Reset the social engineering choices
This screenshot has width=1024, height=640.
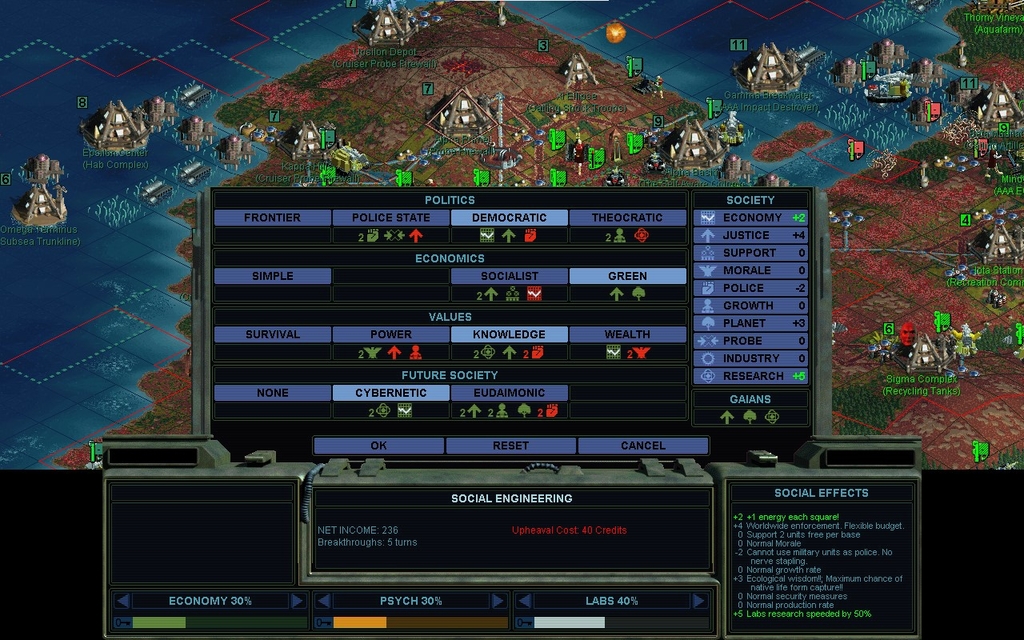coord(510,445)
